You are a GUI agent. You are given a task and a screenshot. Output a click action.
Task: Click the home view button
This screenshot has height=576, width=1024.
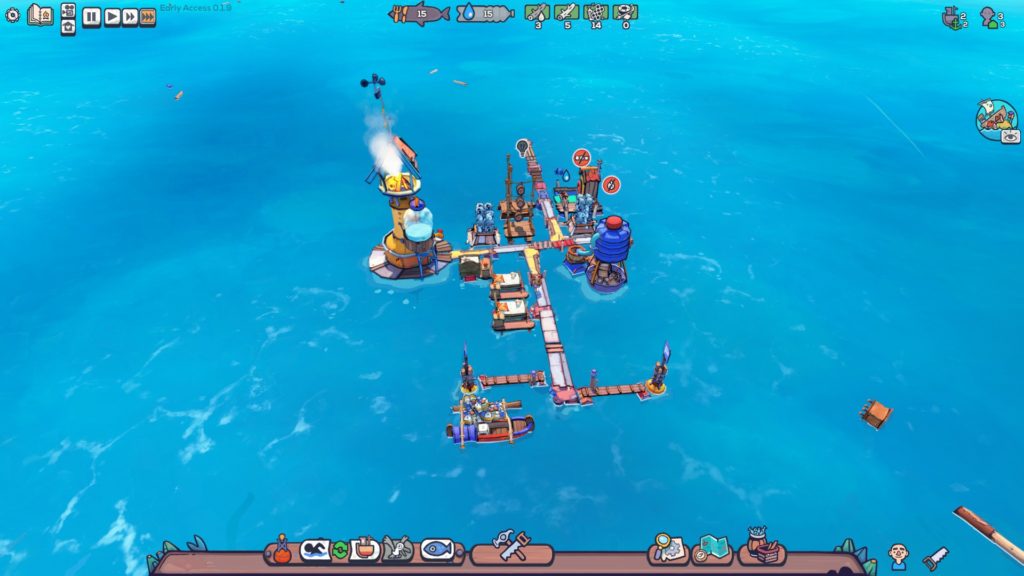pos(68,27)
